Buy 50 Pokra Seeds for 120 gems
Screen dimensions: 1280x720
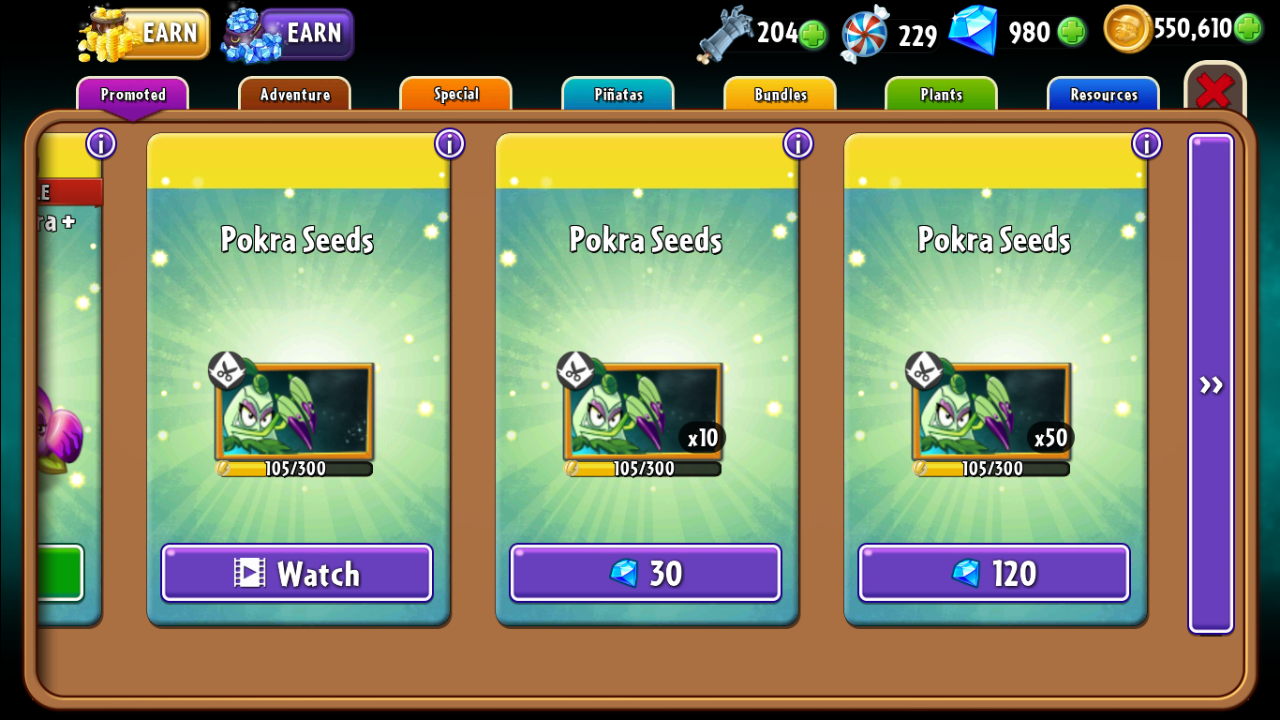click(994, 573)
